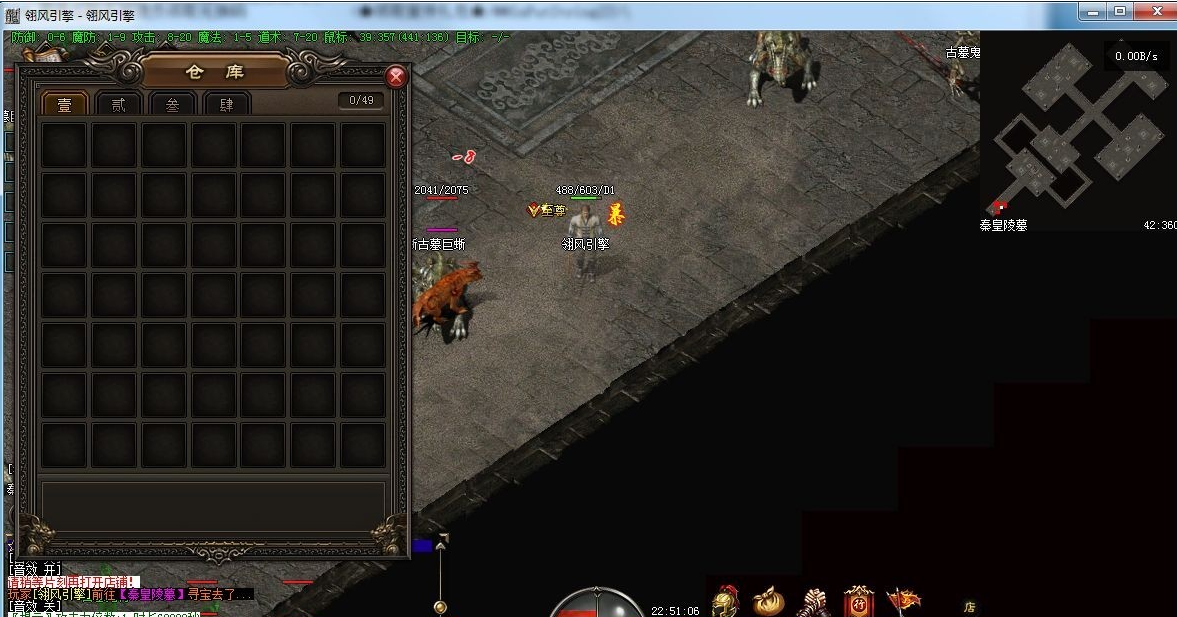Open the 店 shop button

969,606
